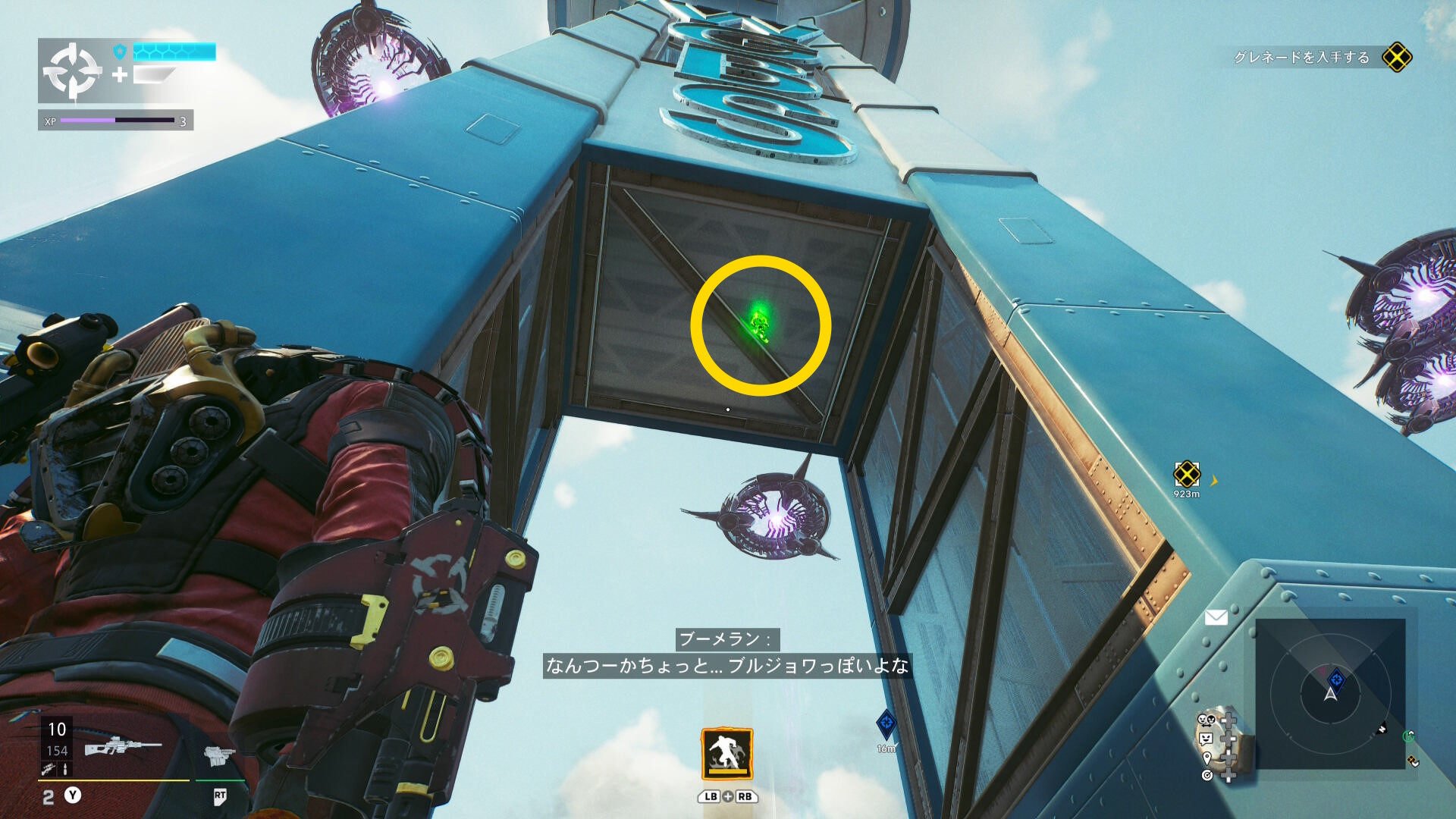Choose the secondary firearm weapon icon
The height and width of the screenshot is (819, 1456).
click(x=219, y=755)
